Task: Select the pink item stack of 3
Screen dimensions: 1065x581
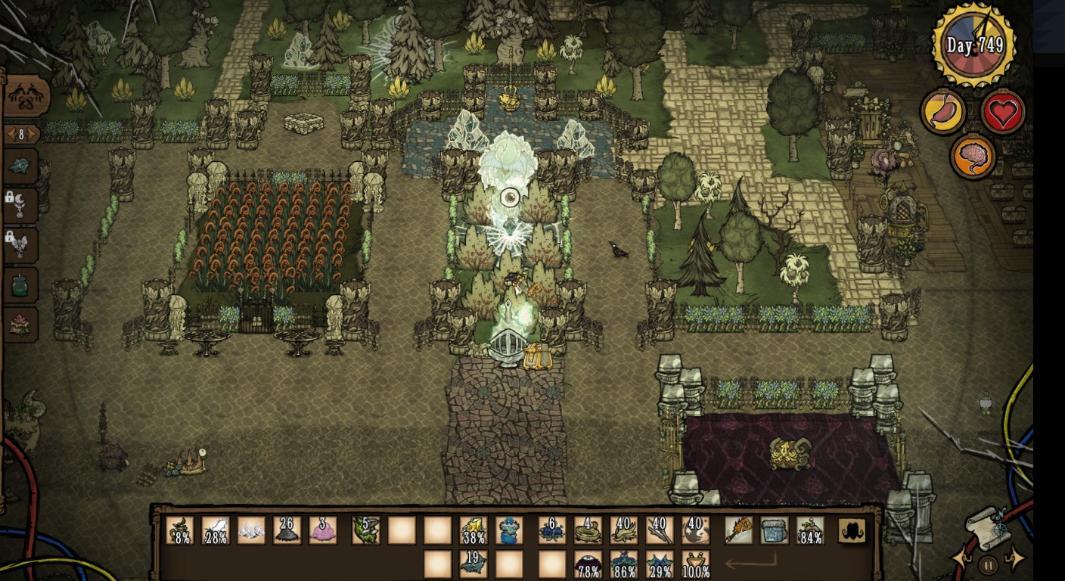Action: click(x=324, y=530)
